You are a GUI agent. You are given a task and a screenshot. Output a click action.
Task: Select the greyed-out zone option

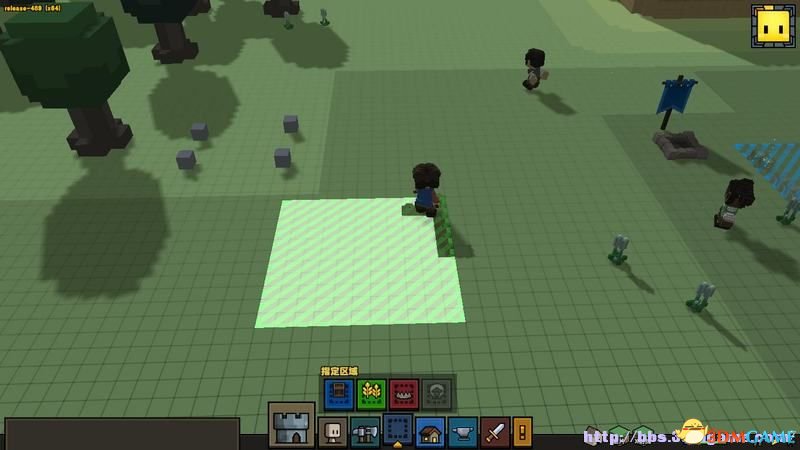[437, 391]
